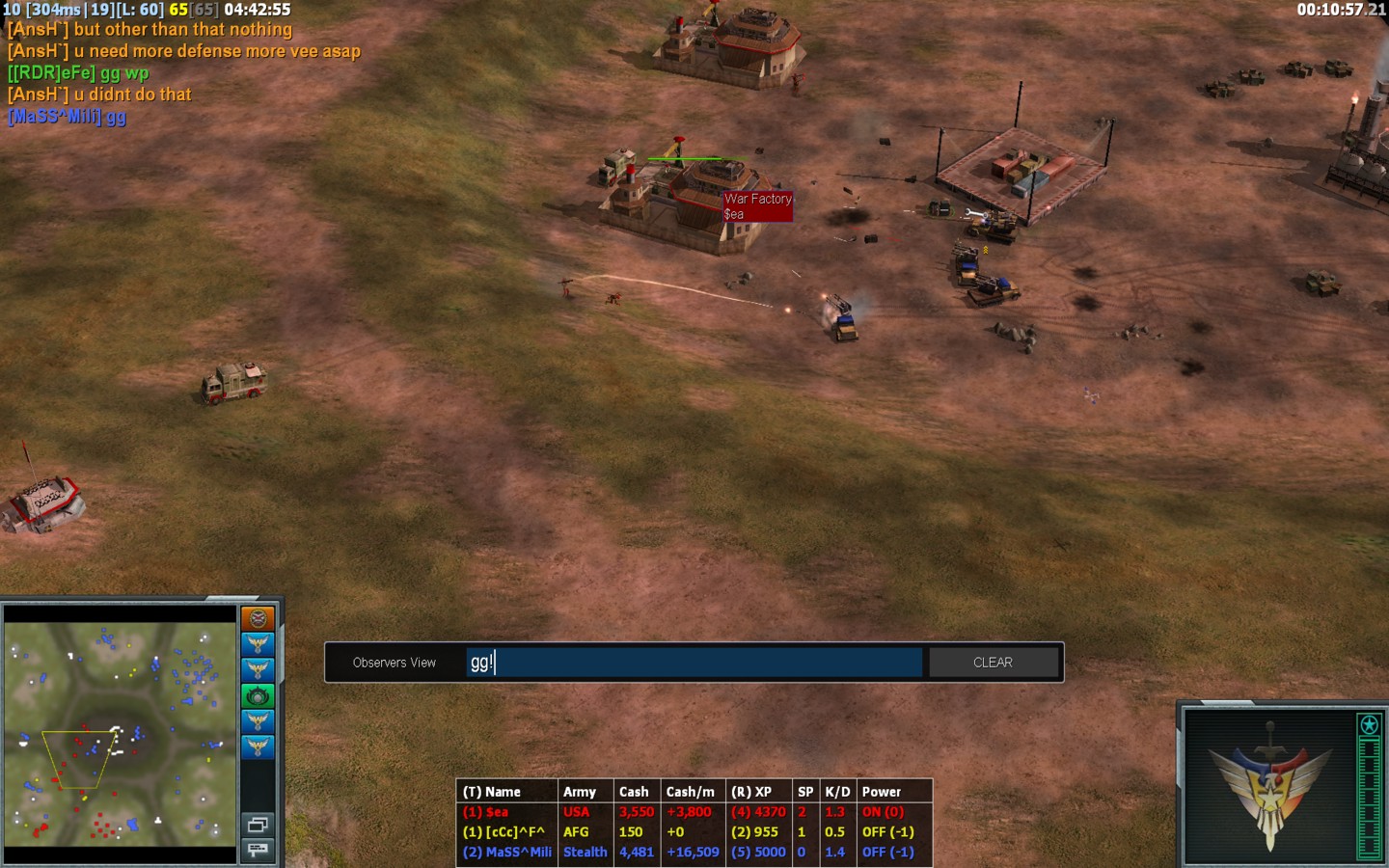Select the orange faction emblem button
The height and width of the screenshot is (868, 1389).
[258, 618]
